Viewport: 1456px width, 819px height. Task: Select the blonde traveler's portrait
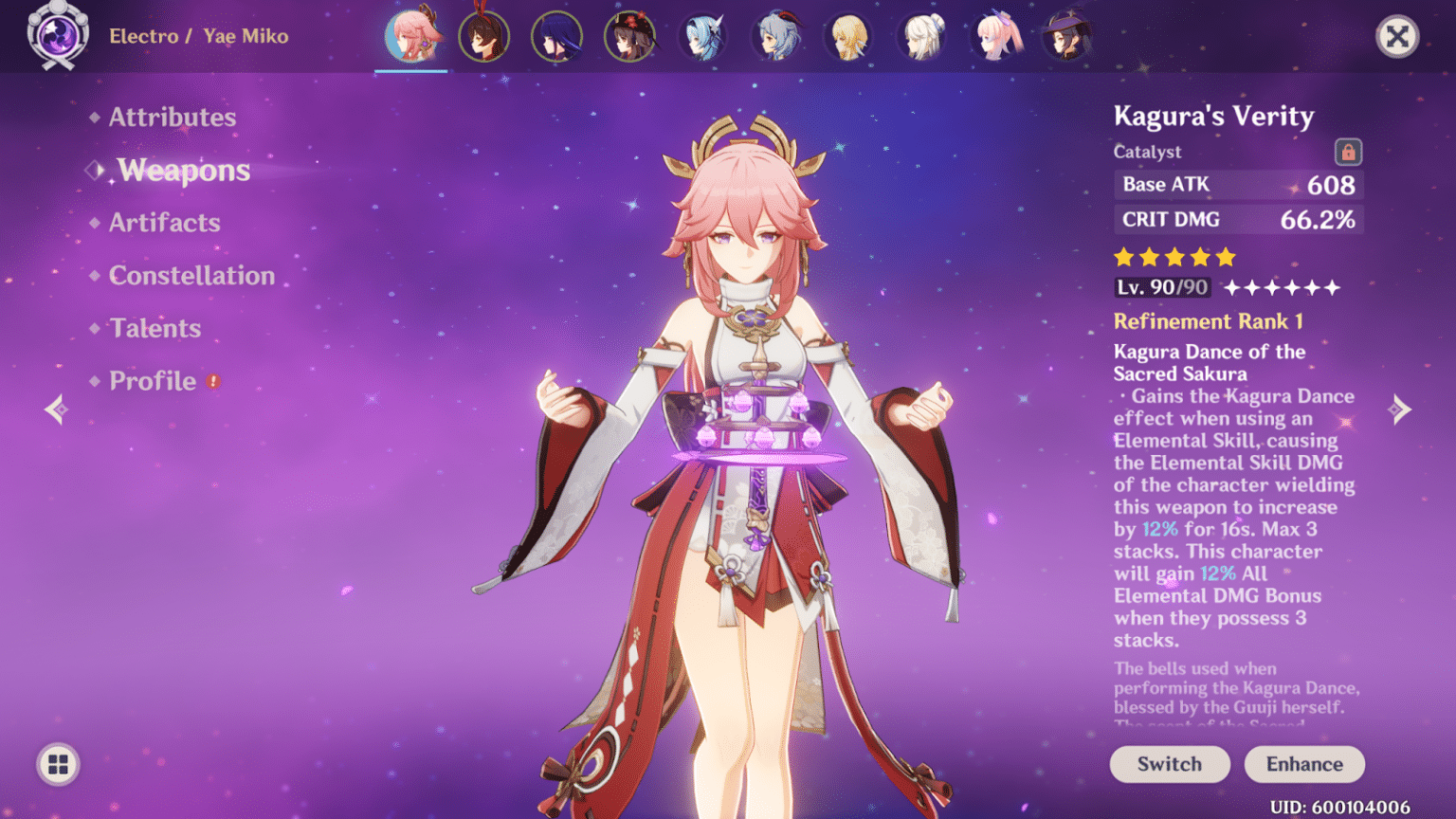(x=848, y=36)
